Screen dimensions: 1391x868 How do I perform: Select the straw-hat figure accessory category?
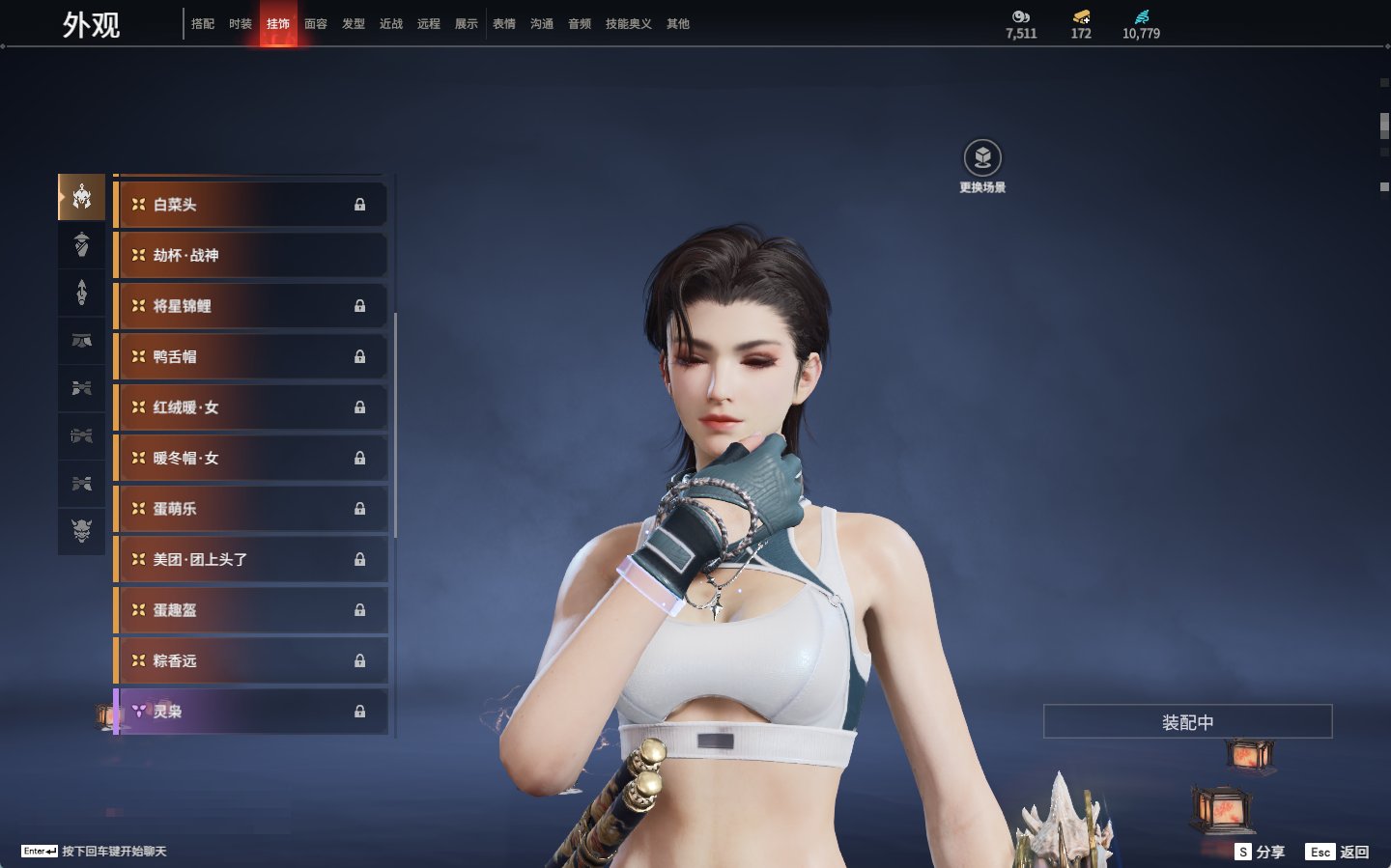(82, 244)
